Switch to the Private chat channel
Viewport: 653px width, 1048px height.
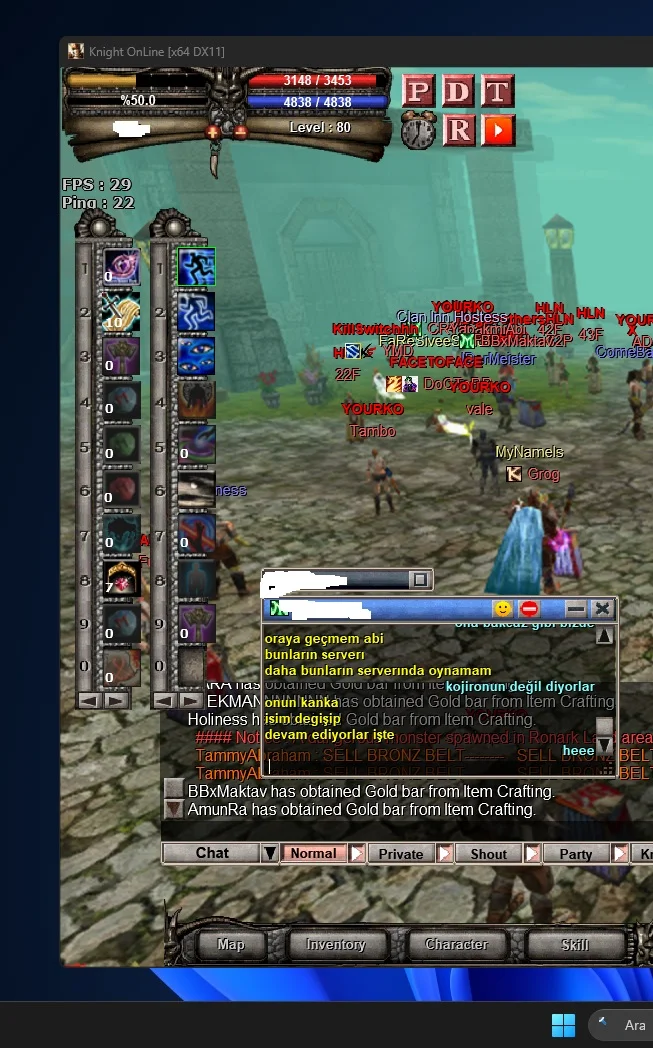point(402,853)
